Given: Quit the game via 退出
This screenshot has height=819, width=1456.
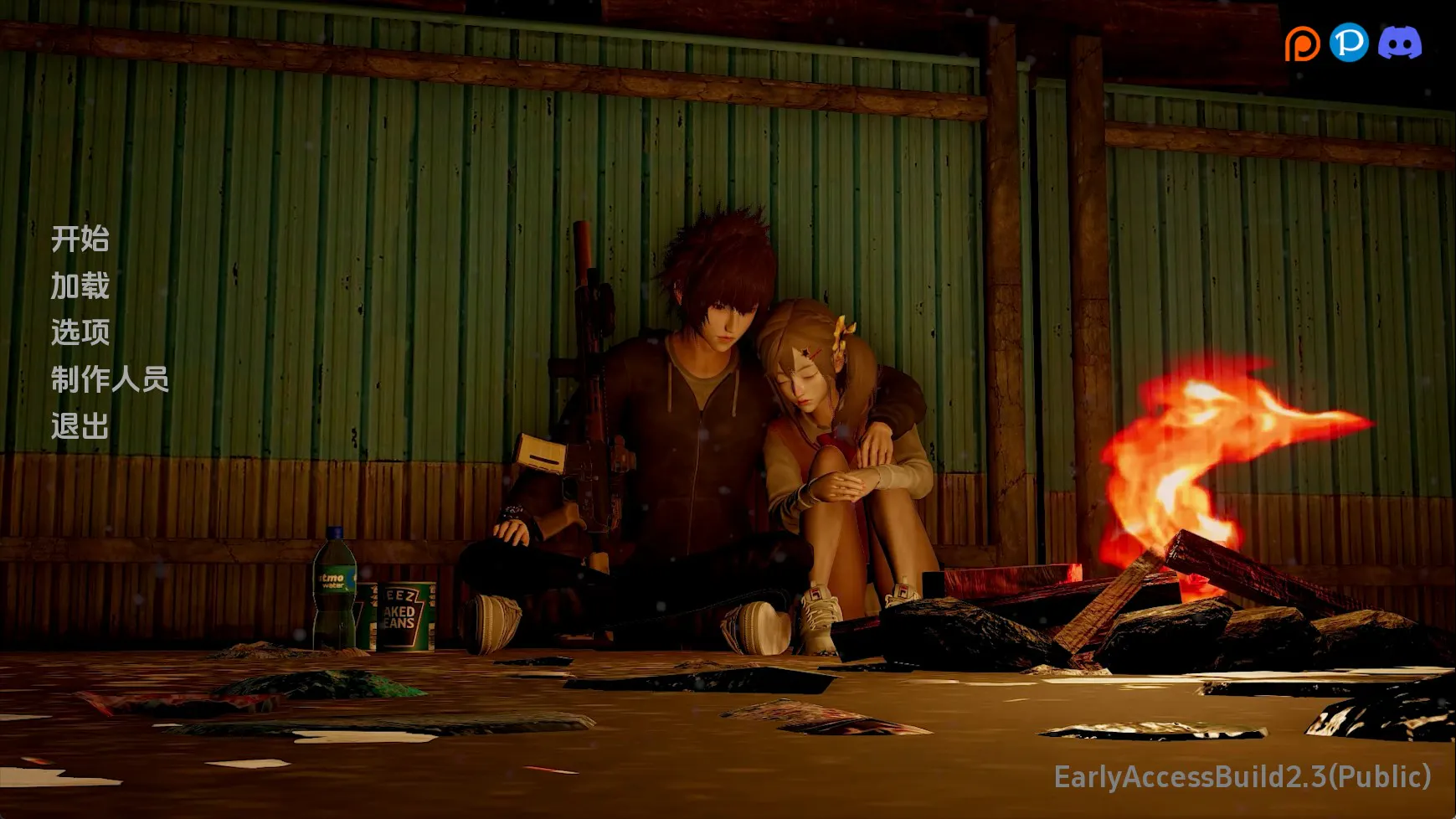Looking at the screenshot, I should [x=80, y=426].
